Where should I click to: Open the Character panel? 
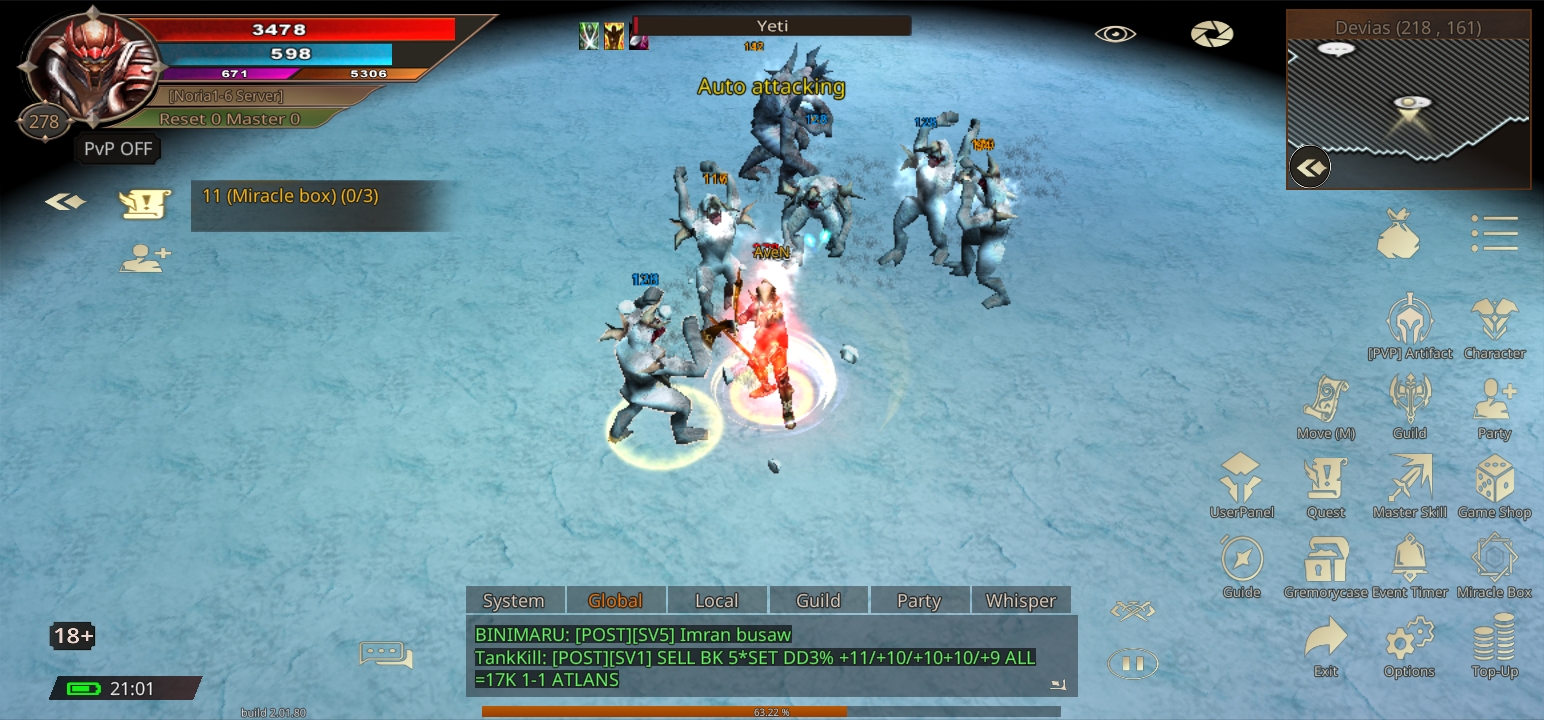(1494, 324)
